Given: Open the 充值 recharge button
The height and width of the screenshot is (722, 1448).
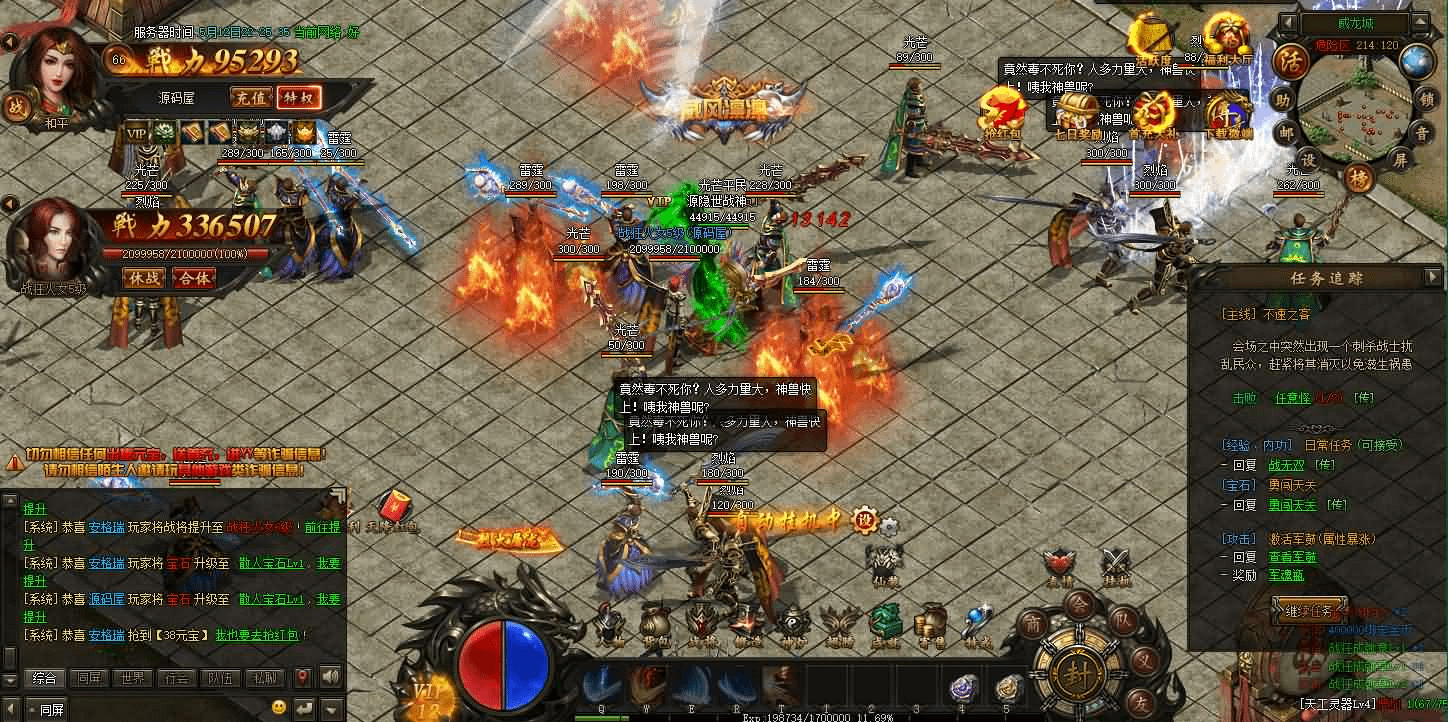Looking at the screenshot, I should pyautogui.click(x=251, y=97).
